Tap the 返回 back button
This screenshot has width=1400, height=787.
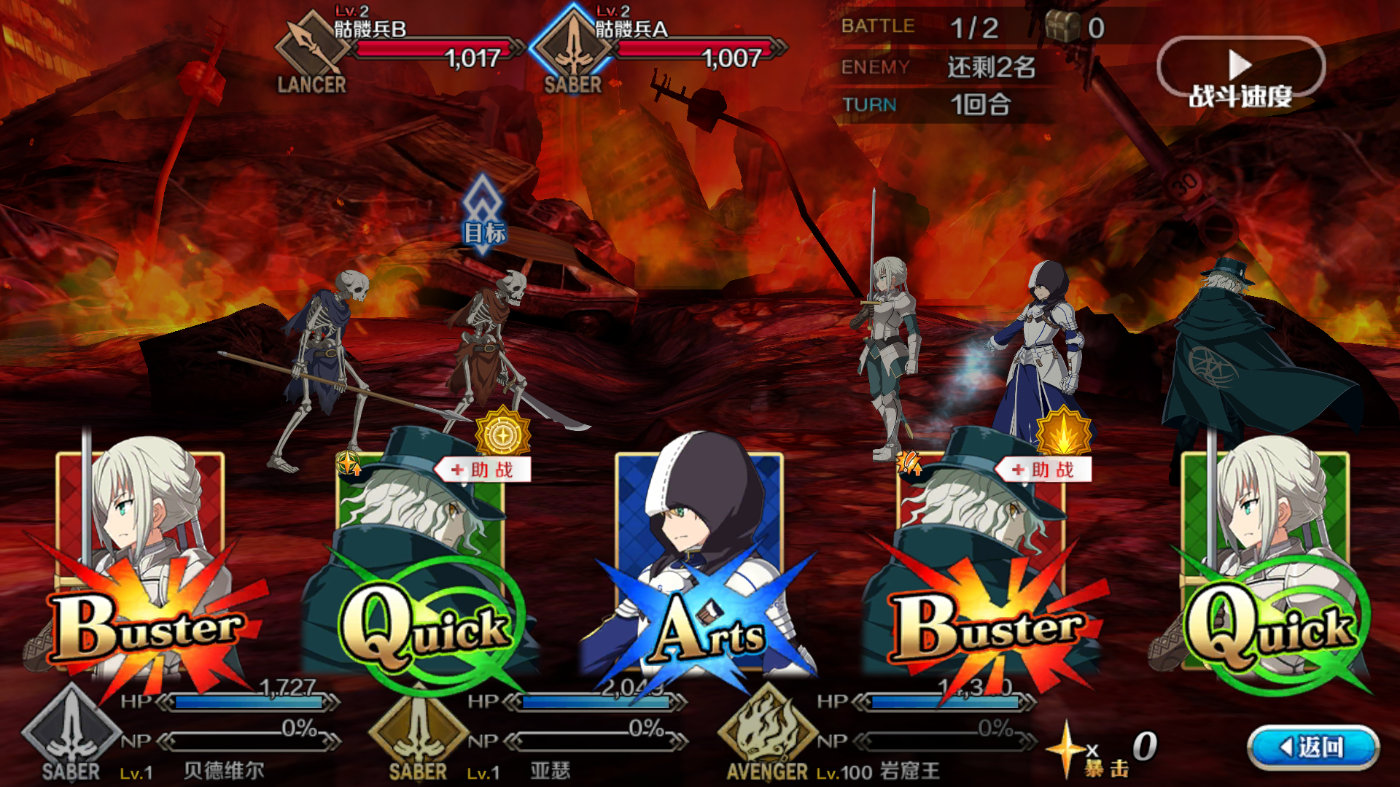click(x=1313, y=747)
